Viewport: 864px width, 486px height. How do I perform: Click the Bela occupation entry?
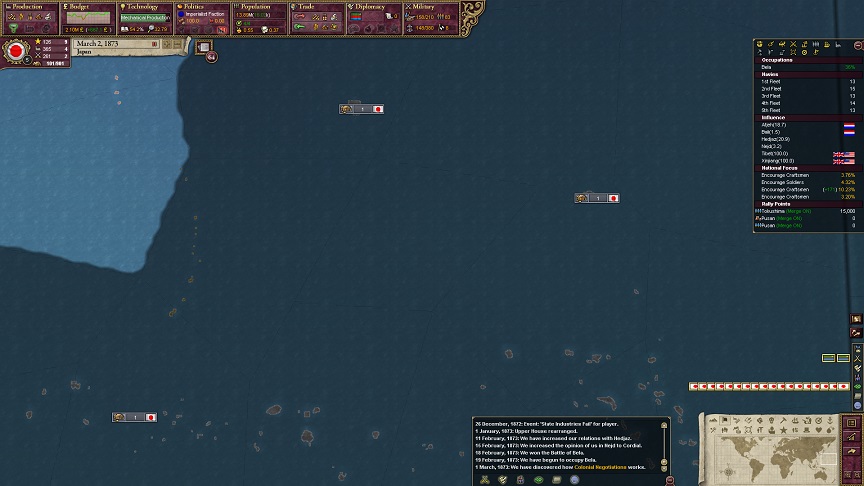coord(768,67)
